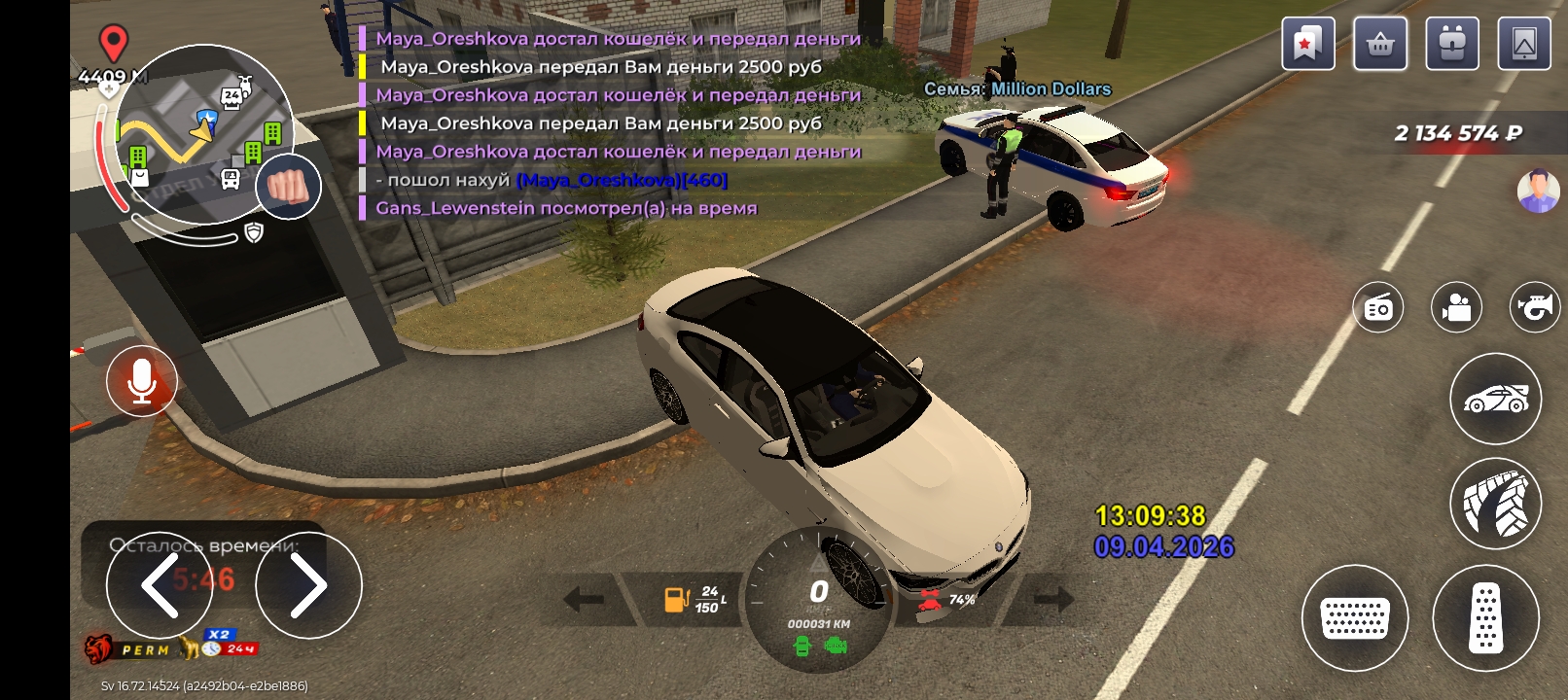The width and height of the screenshot is (1568, 700).
Task: Steer right with the right arrow
Action: tap(308, 585)
